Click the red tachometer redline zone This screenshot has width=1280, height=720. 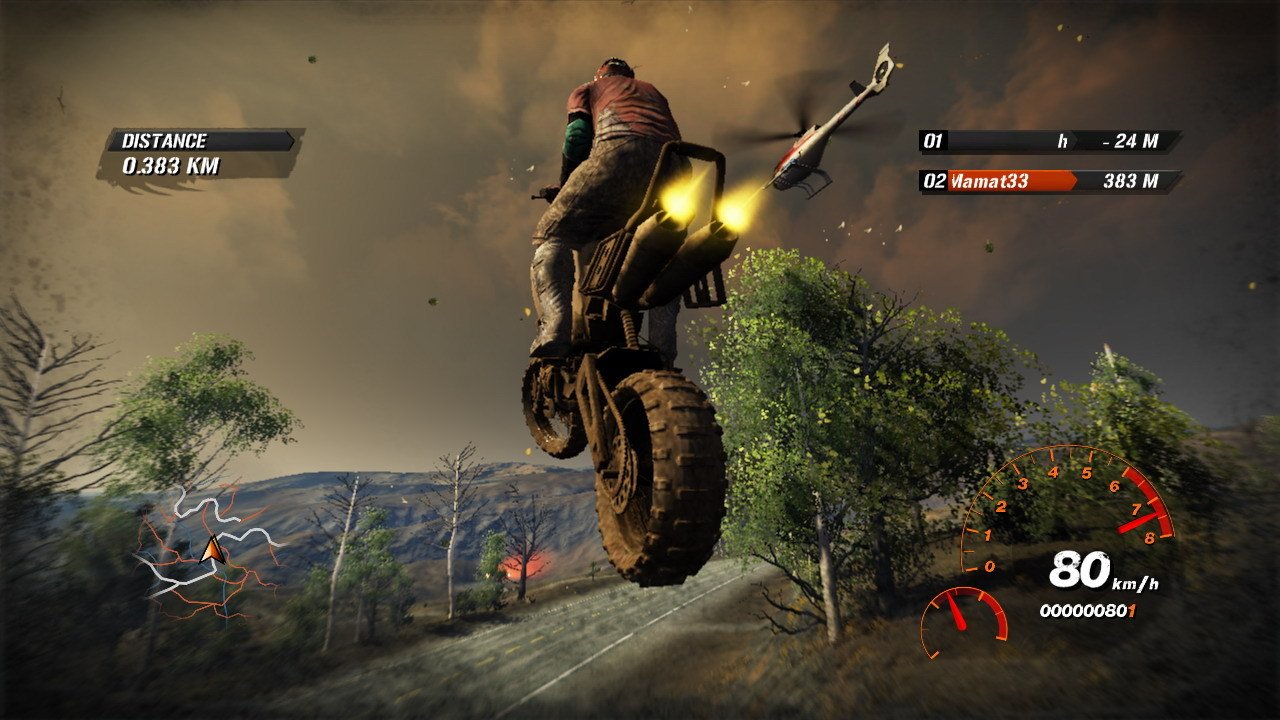pyautogui.click(x=1148, y=500)
